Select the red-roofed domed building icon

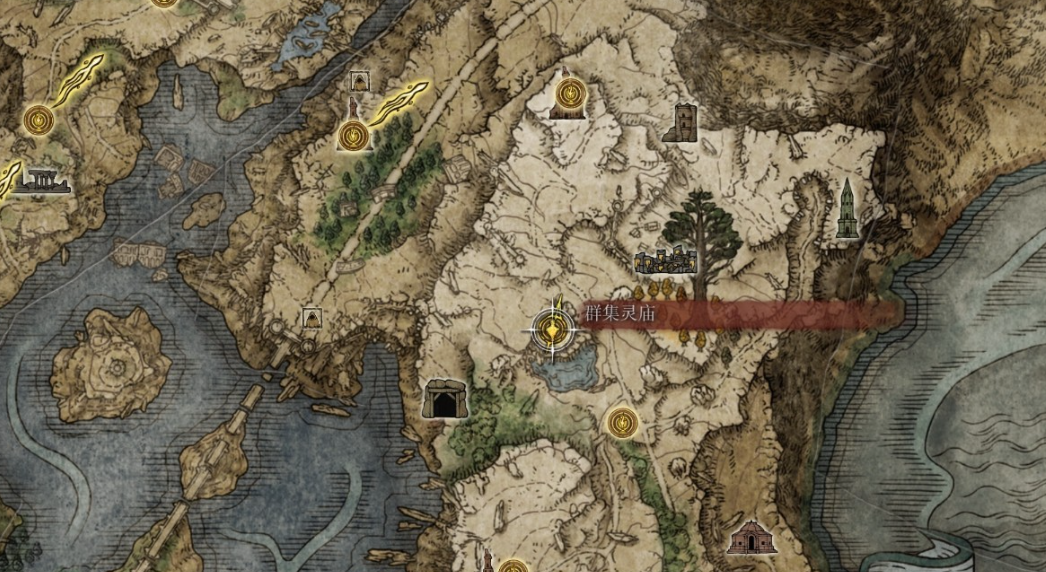(x=752, y=537)
